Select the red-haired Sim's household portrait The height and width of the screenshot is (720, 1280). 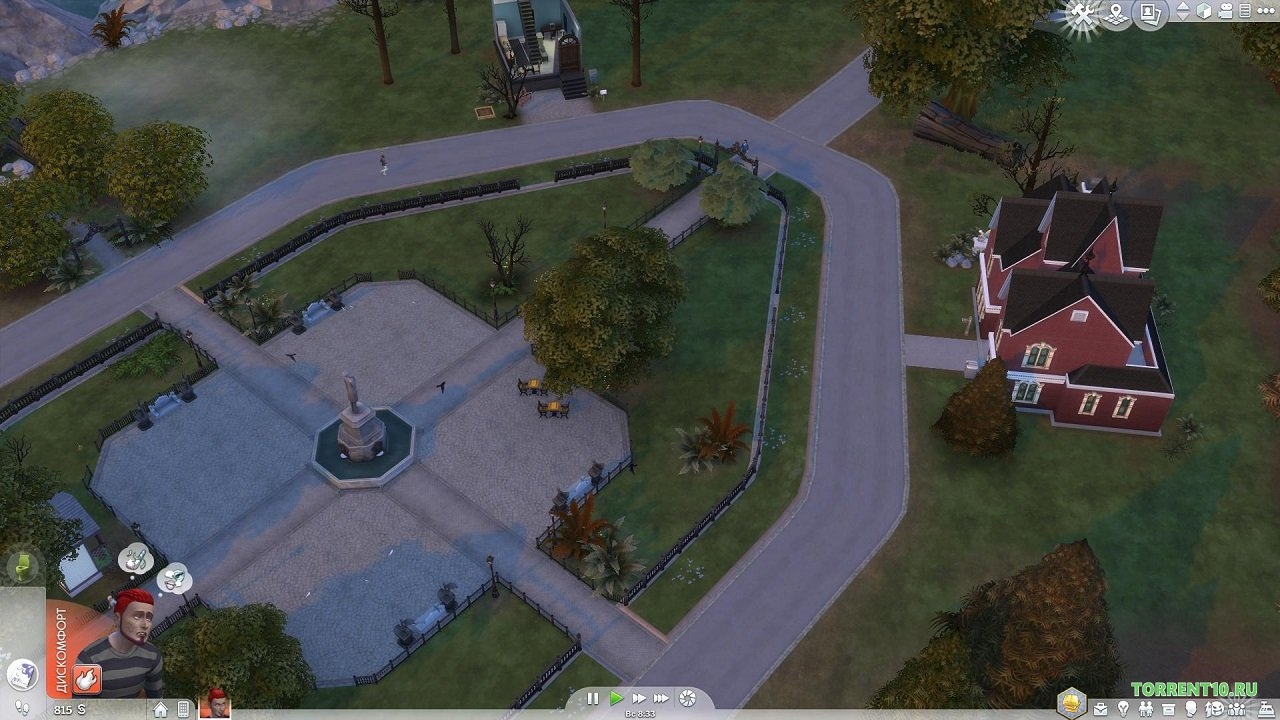(214, 704)
